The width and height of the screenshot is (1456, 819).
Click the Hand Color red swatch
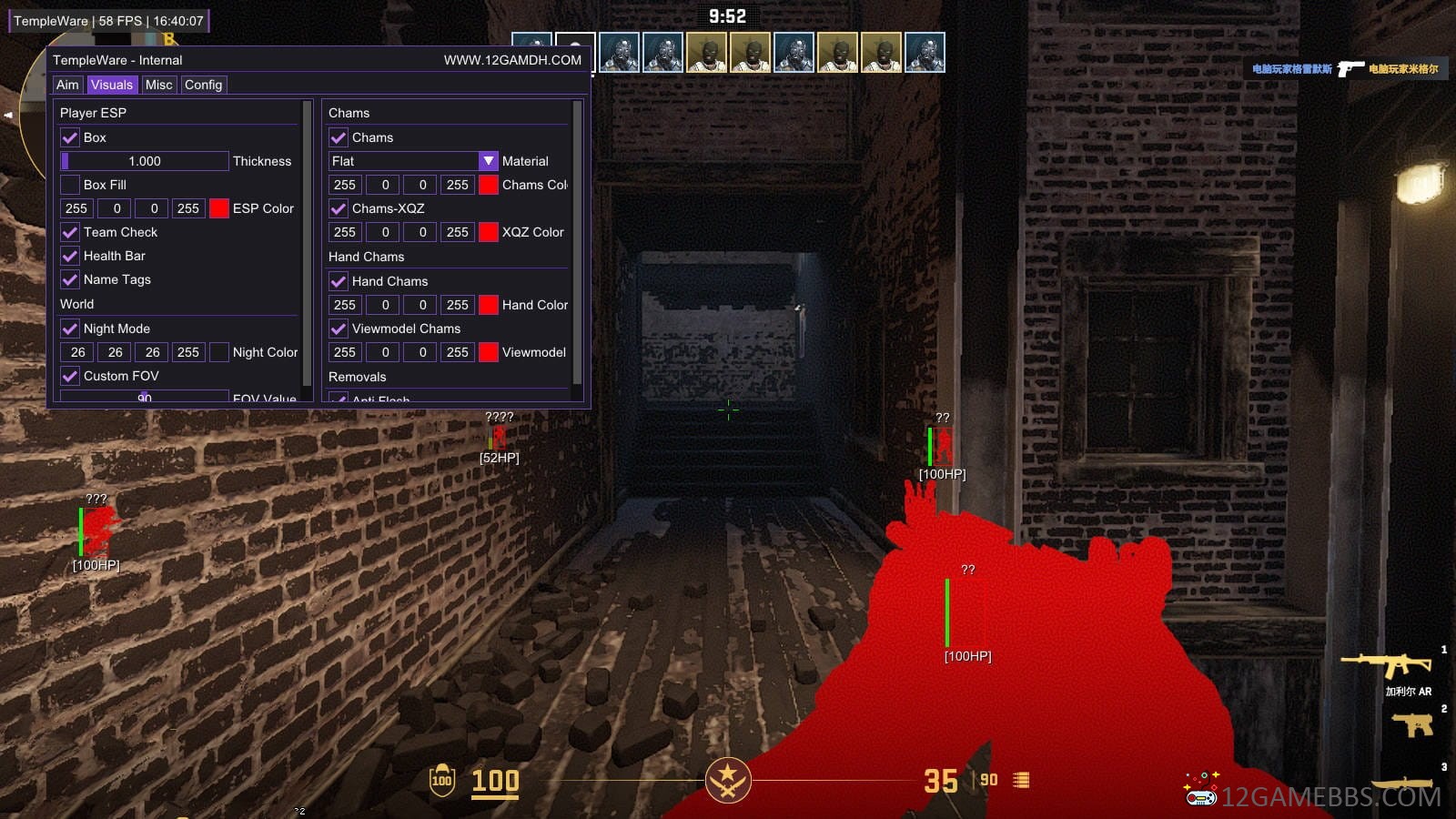coord(489,305)
